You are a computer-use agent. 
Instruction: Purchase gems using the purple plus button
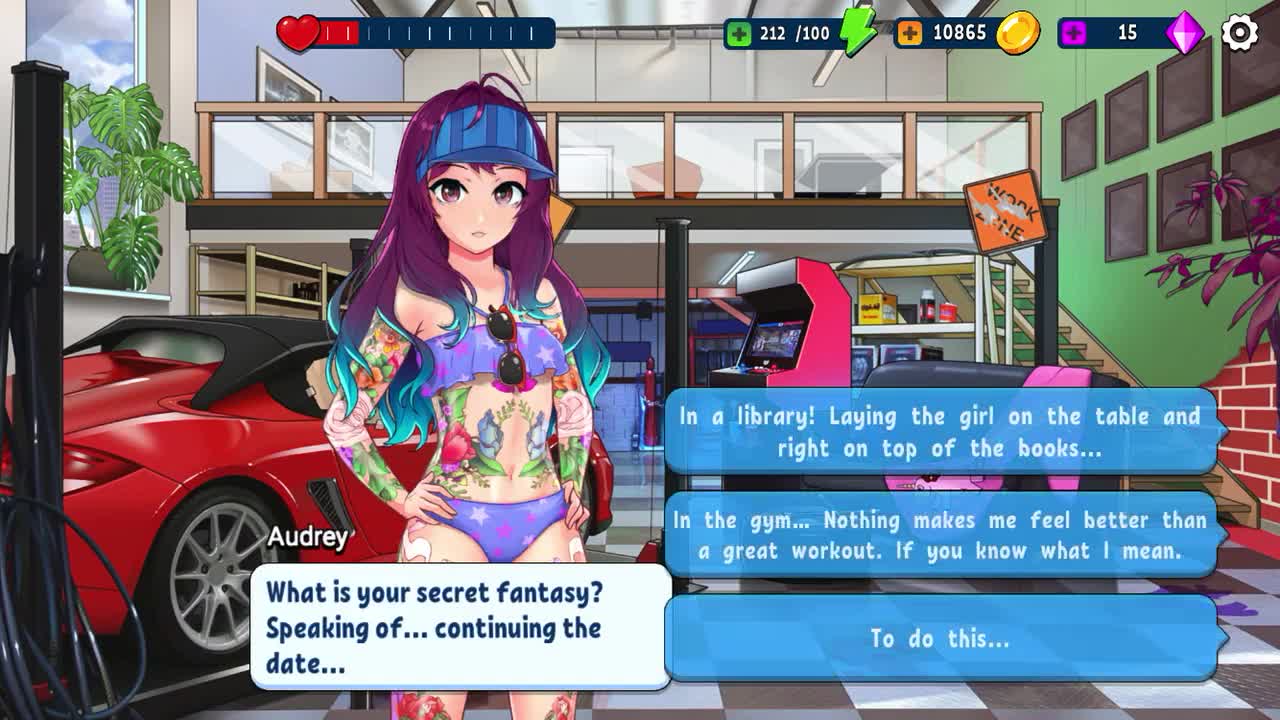pyautogui.click(x=1074, y=33)
